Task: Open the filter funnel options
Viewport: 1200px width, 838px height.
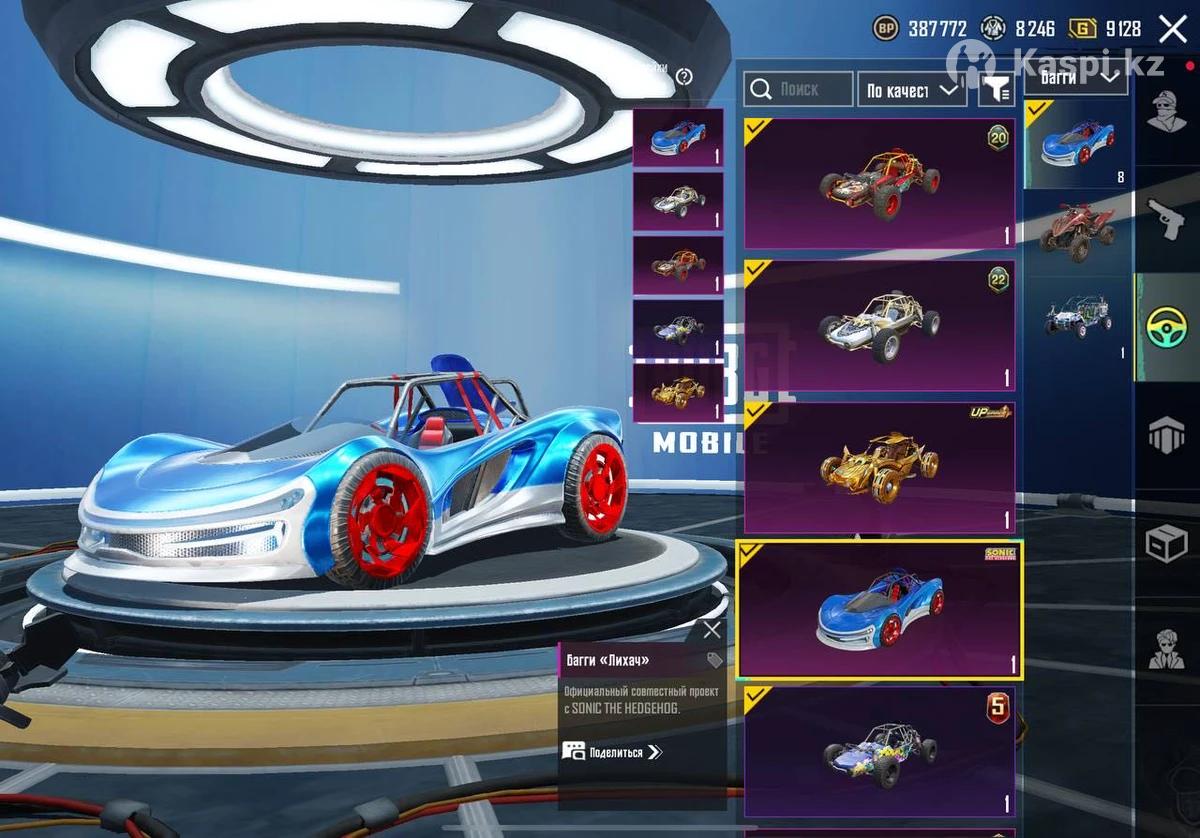Action: point(995,90)
